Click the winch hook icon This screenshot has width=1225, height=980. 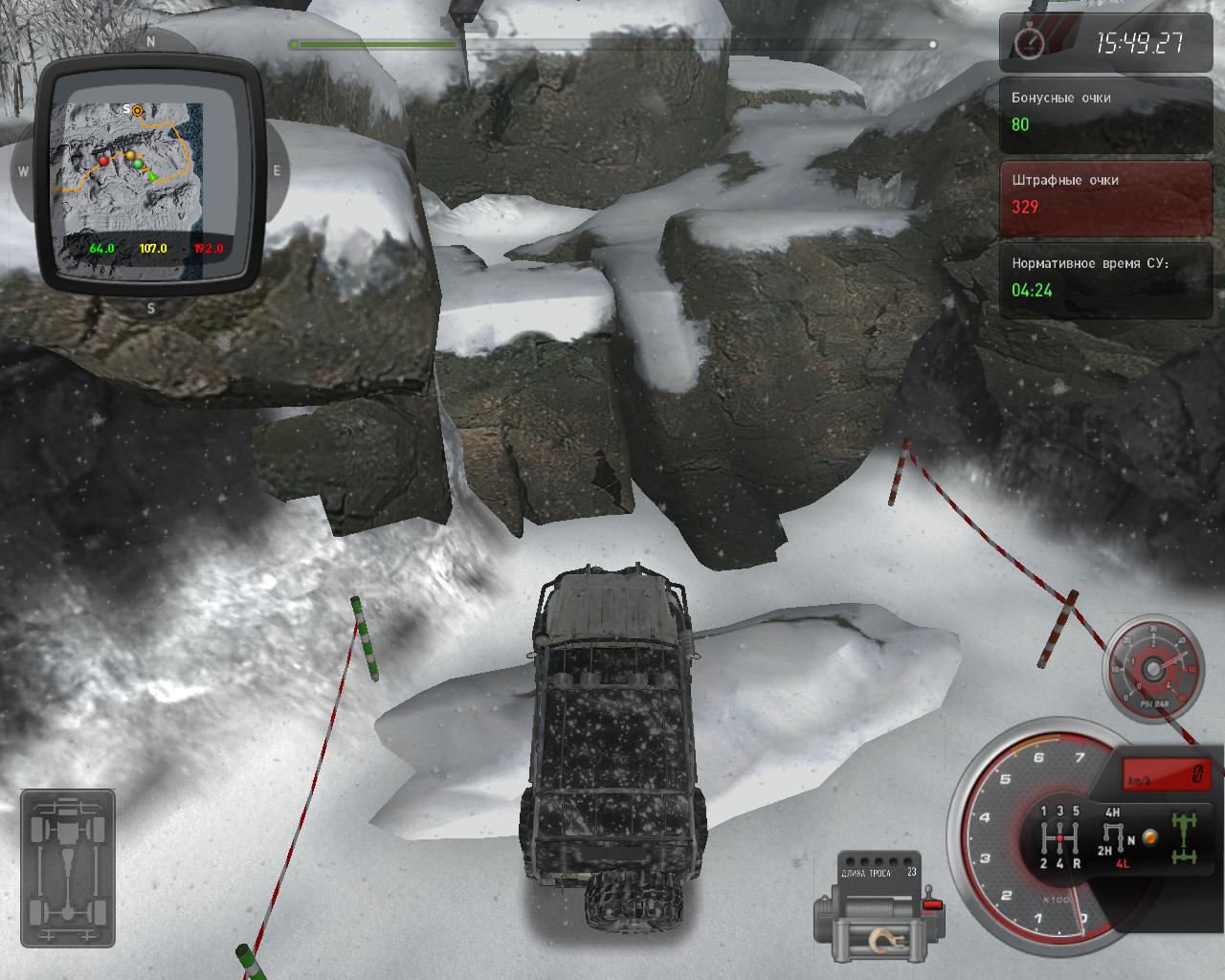885,943
